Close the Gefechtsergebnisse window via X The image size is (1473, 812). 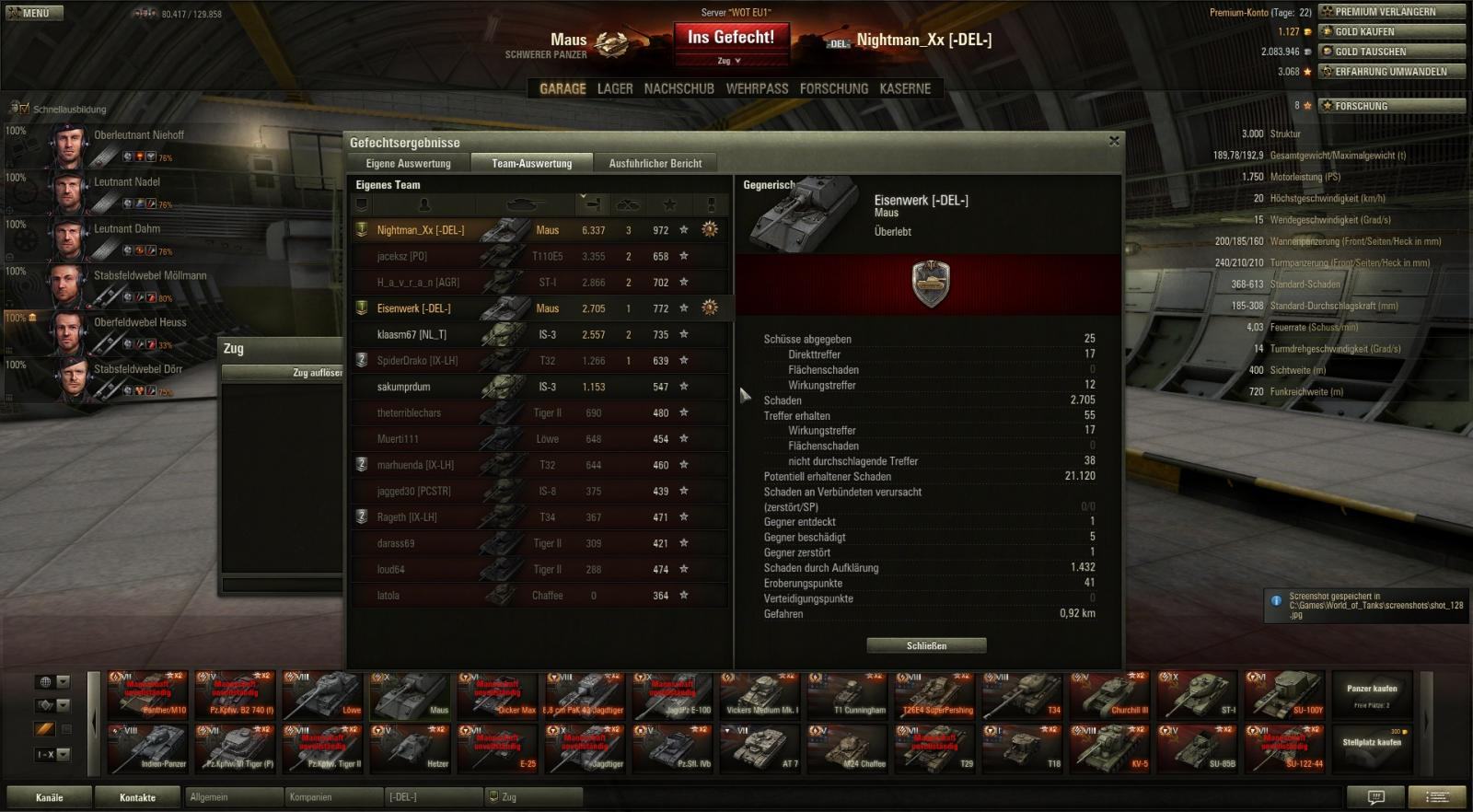(1114, 141)
